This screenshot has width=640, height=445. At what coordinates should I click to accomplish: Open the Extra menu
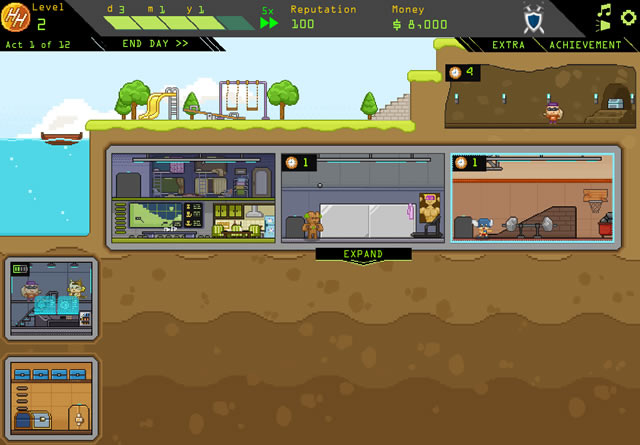[x=508, y=45]
